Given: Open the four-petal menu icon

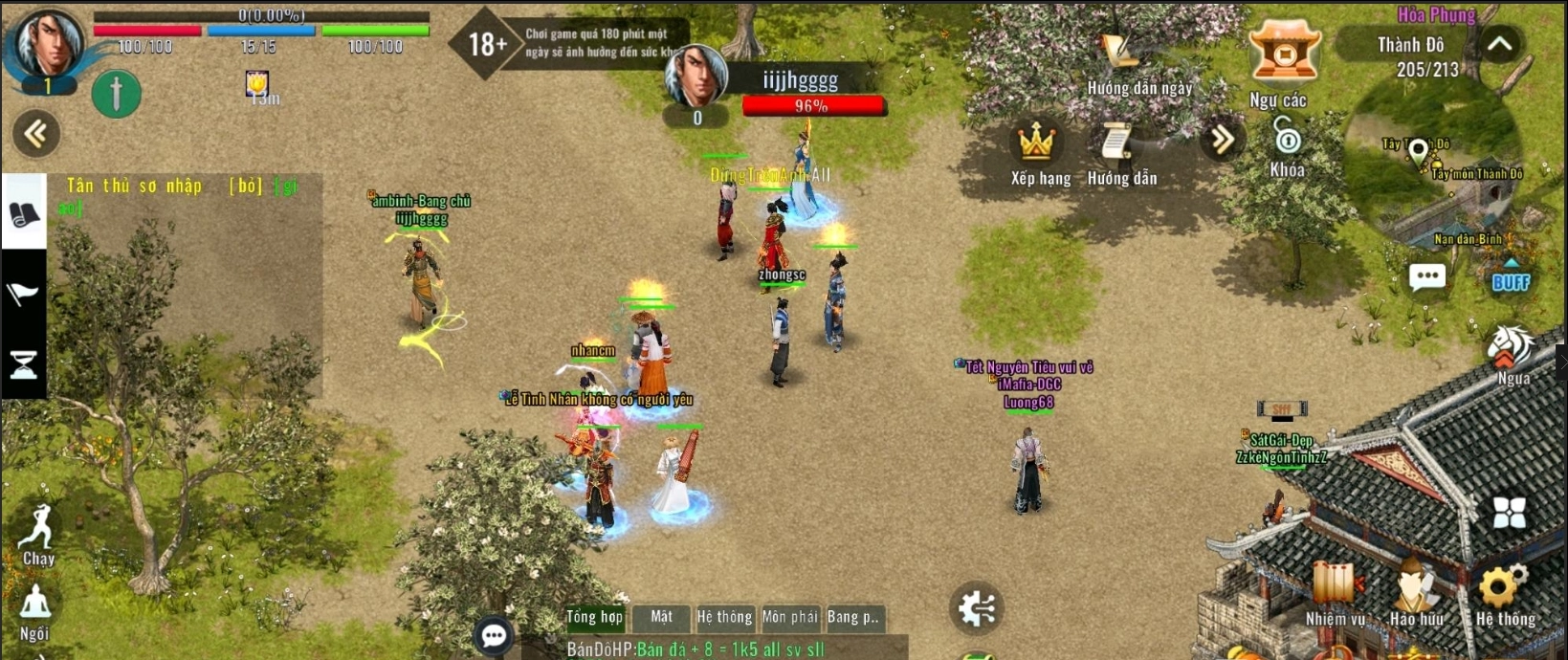Looking at the screenshot, I should click(x=1509, y=513).
